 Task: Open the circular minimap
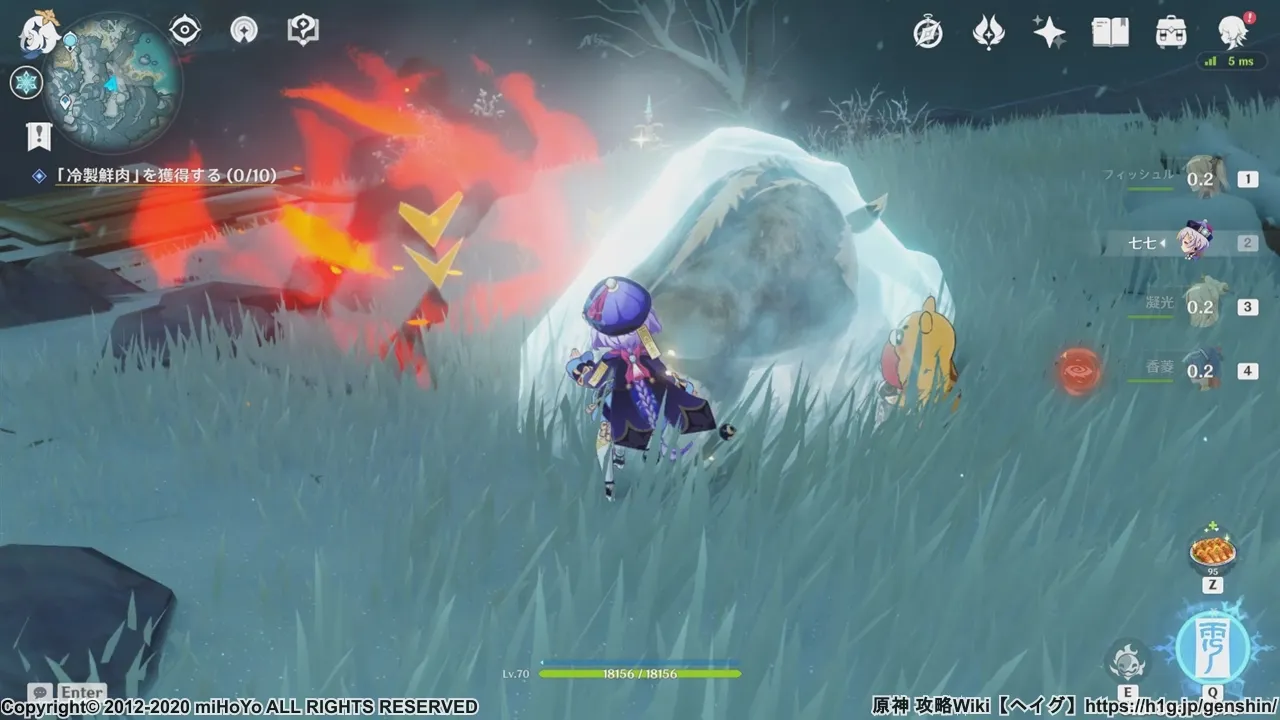click(111, 81)
